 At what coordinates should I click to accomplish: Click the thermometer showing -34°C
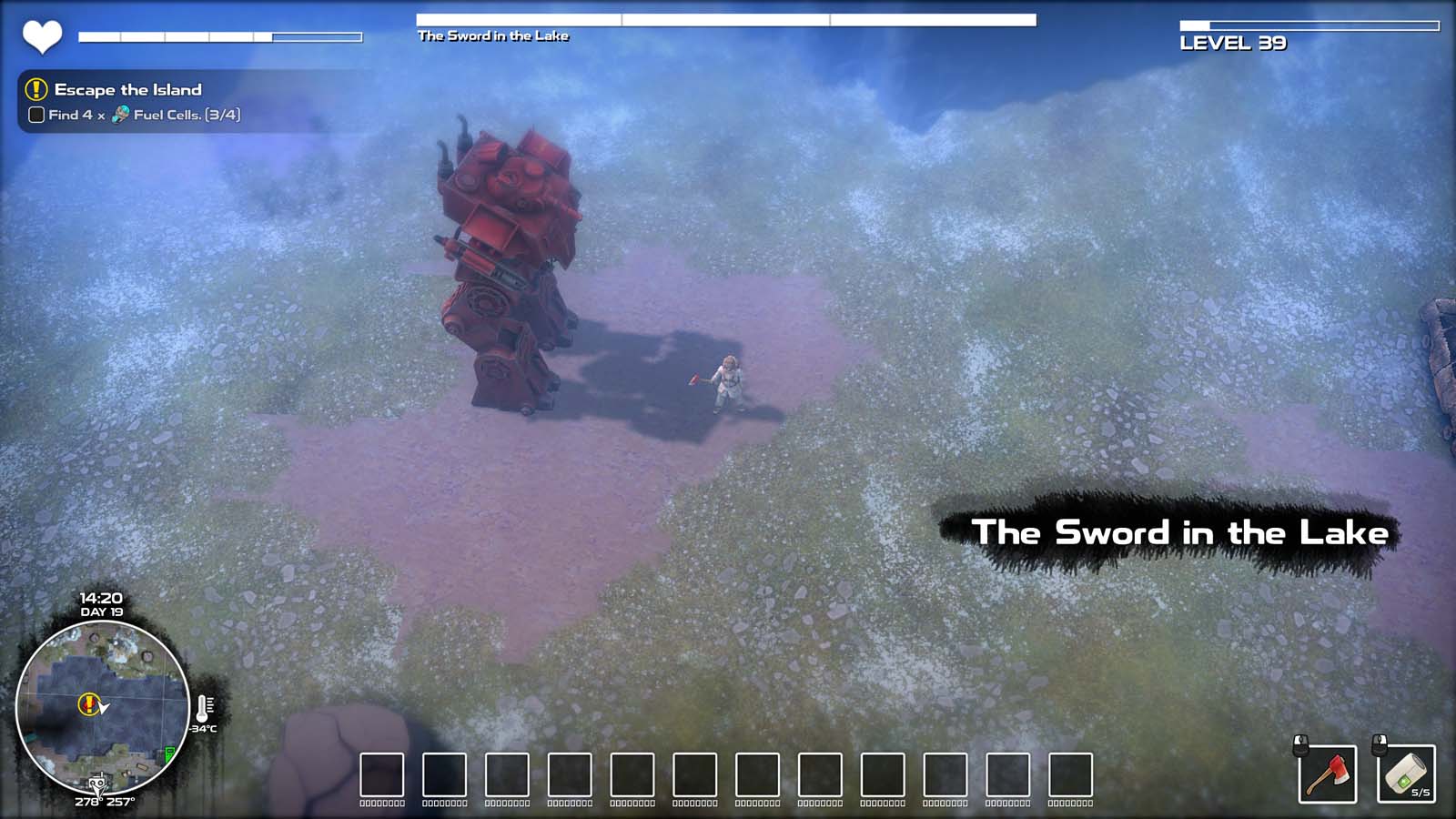click(x=202, y=710)
